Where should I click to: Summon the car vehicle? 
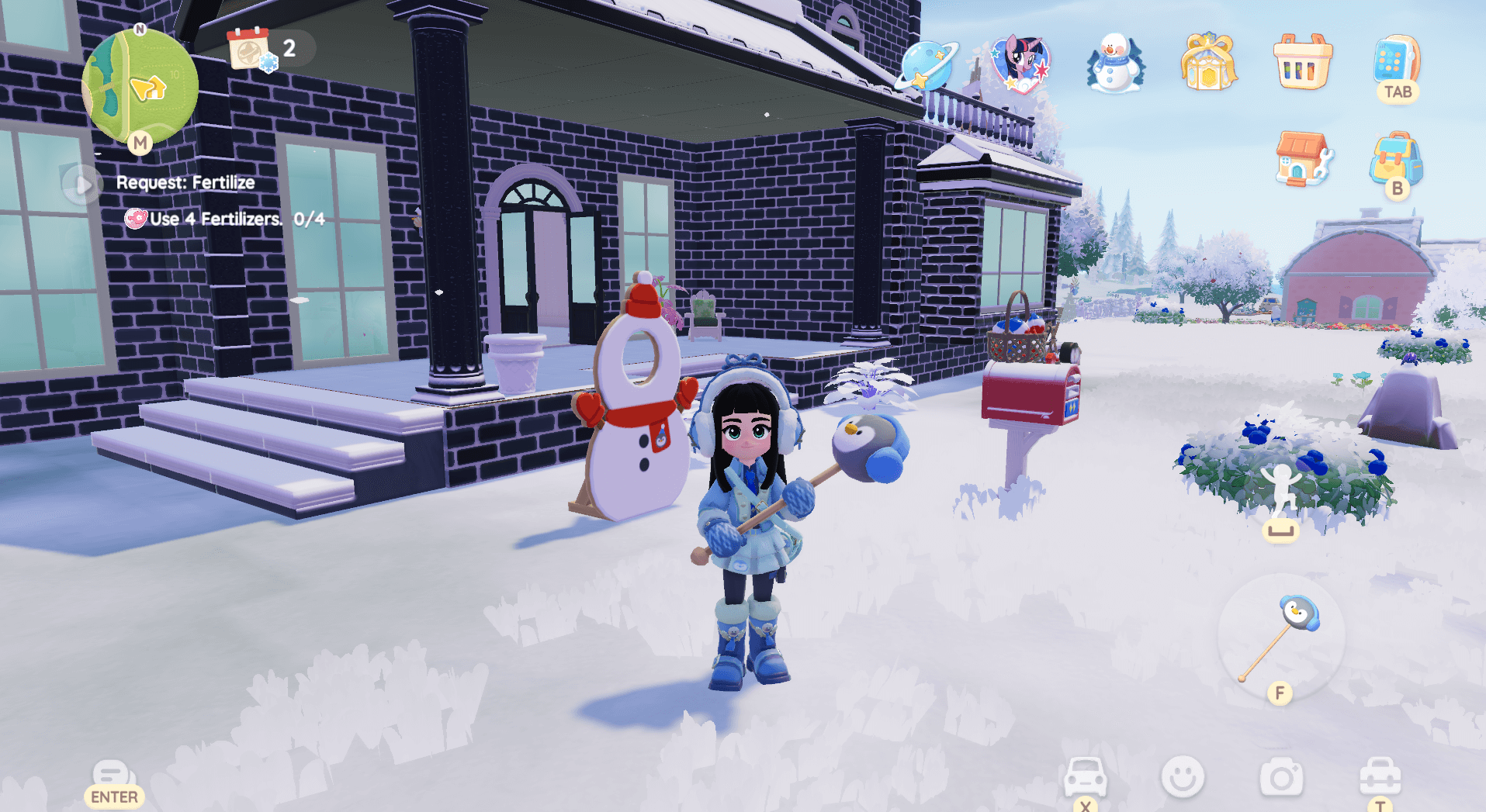(x=1084, y=777)
